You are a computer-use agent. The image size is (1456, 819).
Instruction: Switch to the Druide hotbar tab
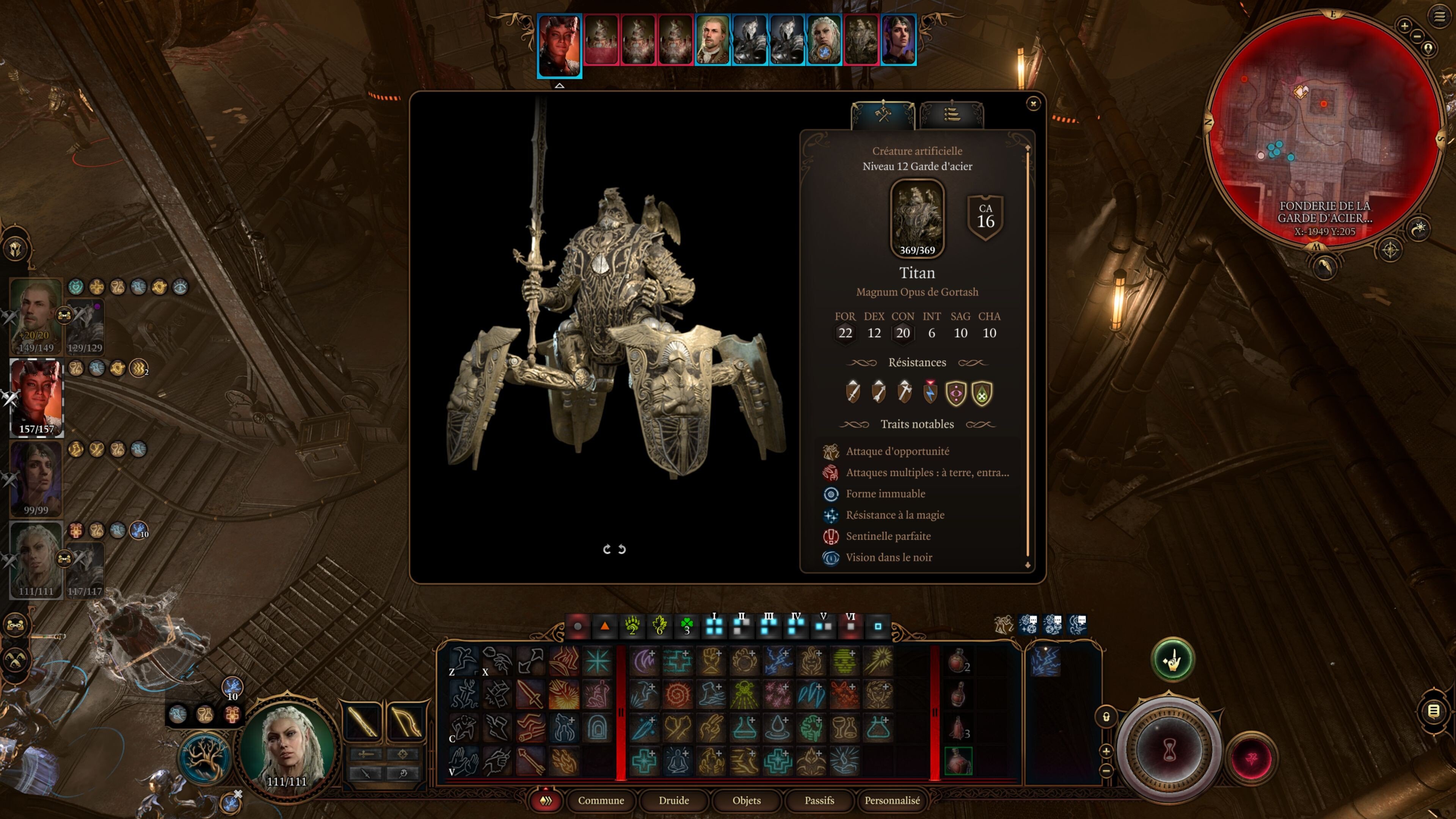[674, 800]
